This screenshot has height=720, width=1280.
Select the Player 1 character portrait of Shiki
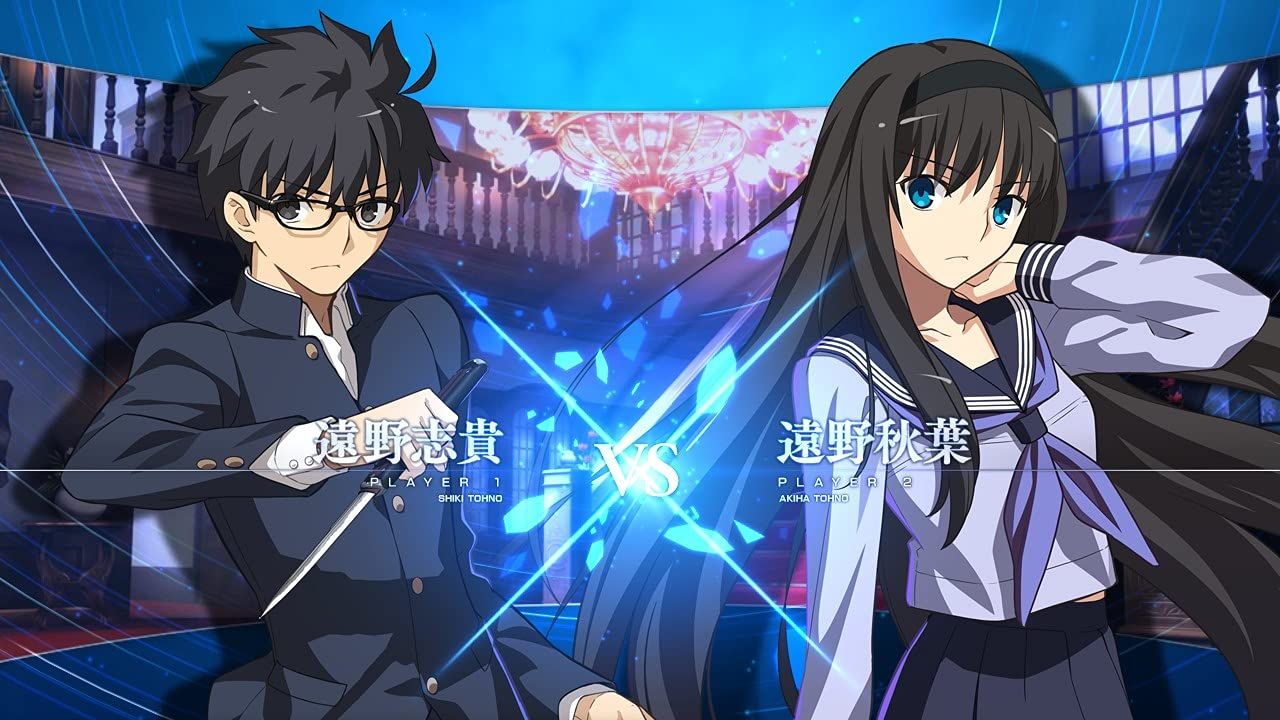point(300,300)
